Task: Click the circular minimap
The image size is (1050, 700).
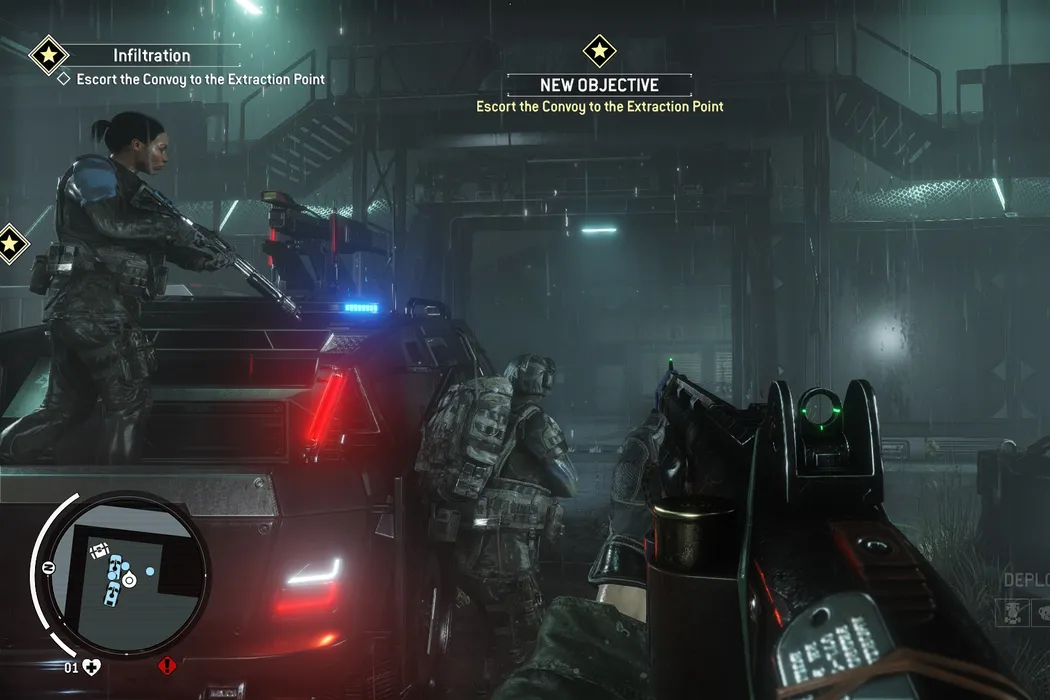Action: pos(129,572)
